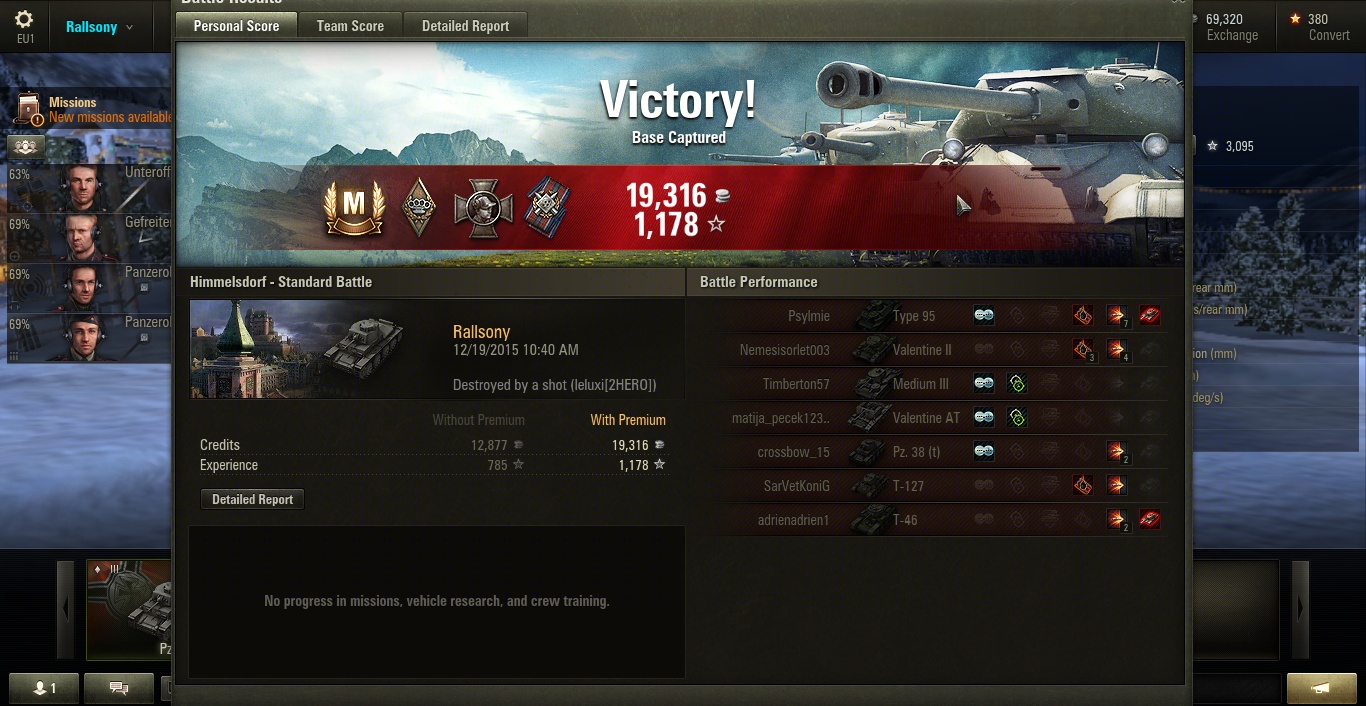Open the chat channels button
This screenshot has width=1366, height=706.
point(119,688)
